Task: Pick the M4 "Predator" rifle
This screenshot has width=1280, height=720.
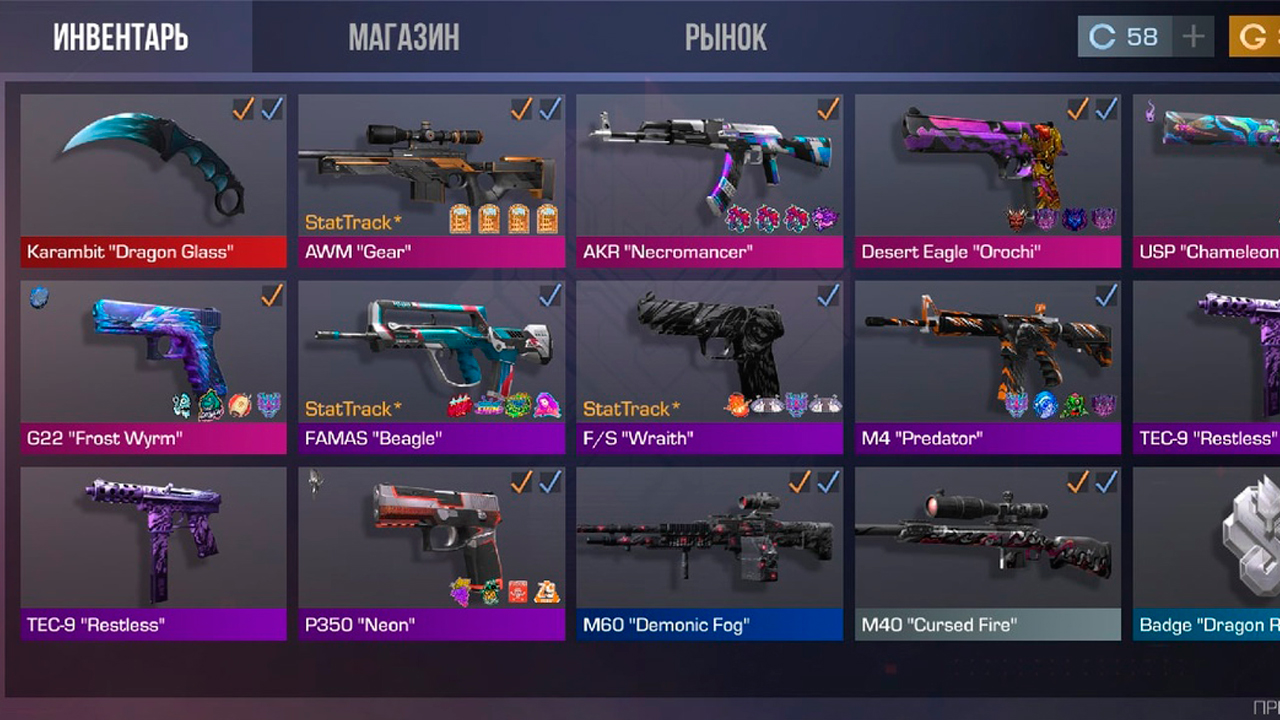Action: (987, 366)
